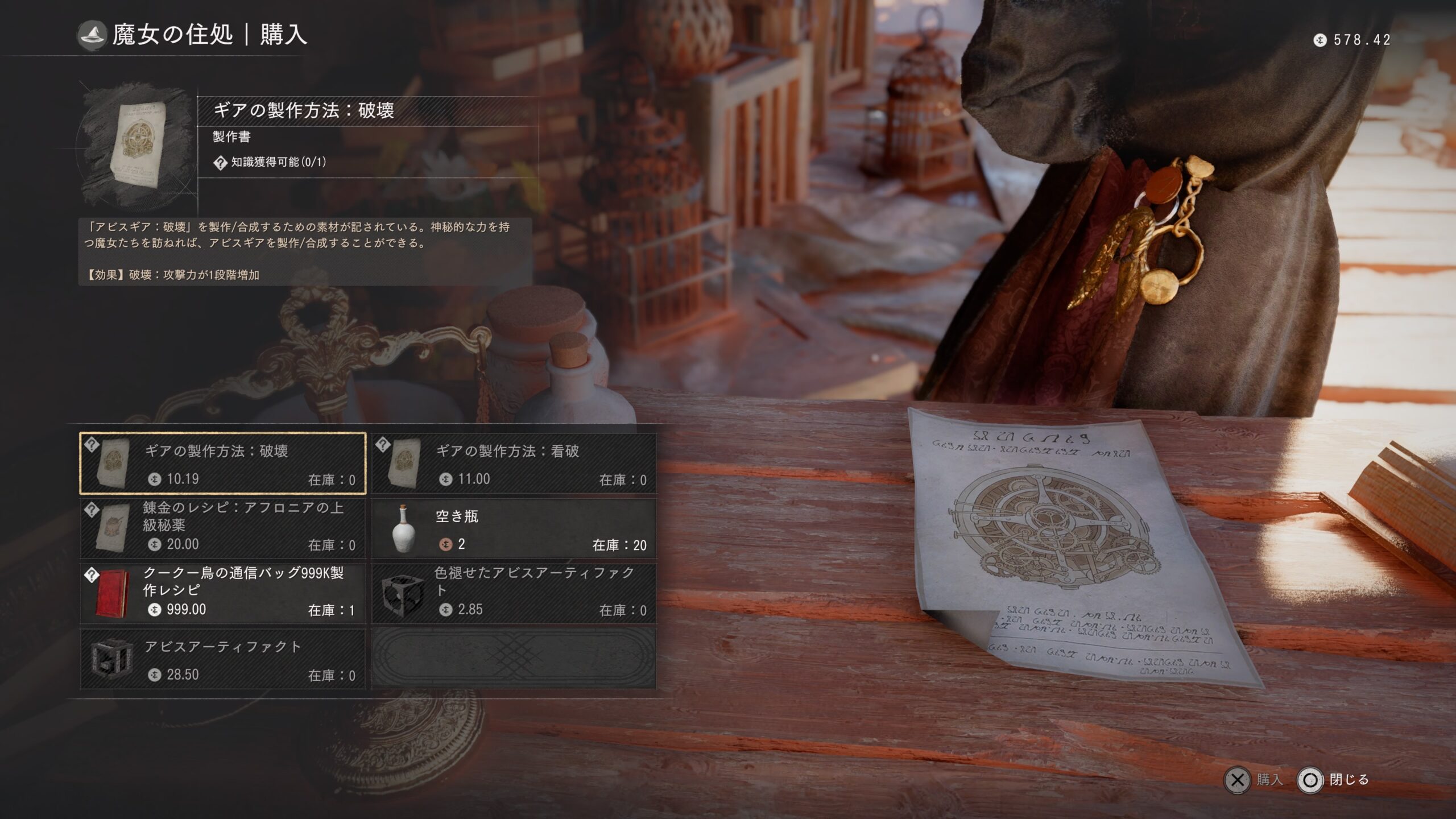Image resolution: width=1456 pixels, height=819 pixels.
Task: Select 錬金のレシピ：アフロニアの上級秘薬 item
Action: pos(222,528)
